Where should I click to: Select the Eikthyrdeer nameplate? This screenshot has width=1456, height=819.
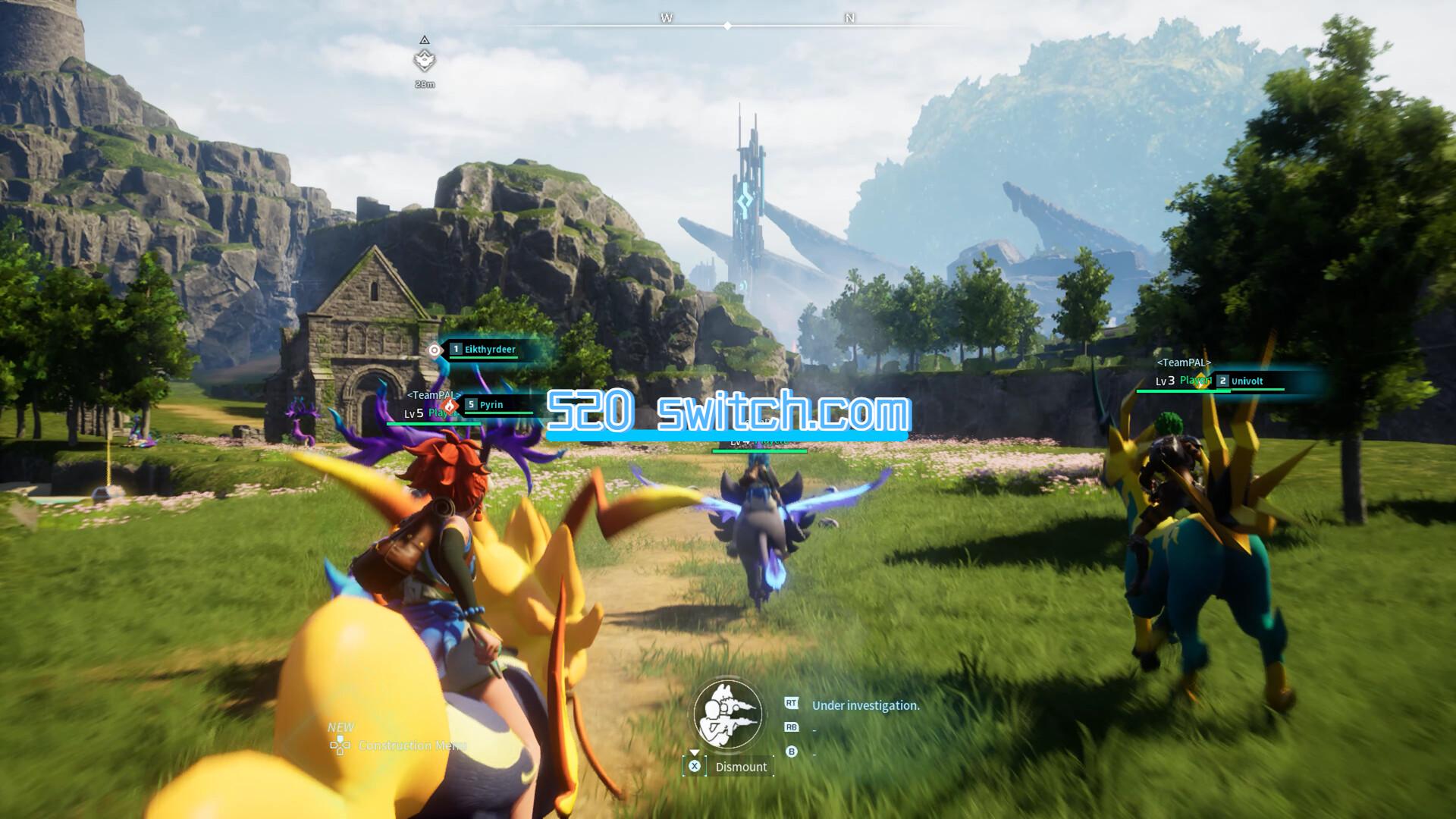489,350
